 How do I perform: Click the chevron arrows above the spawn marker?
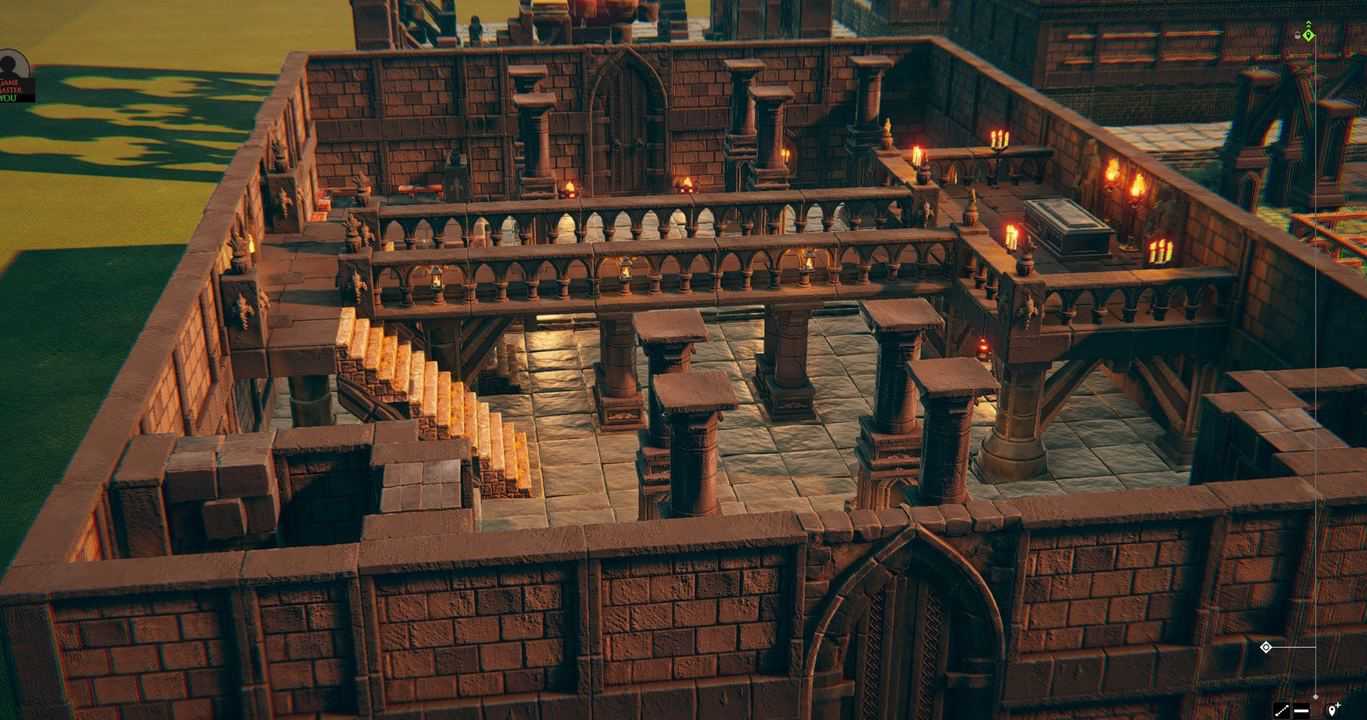pos(1308,22)
